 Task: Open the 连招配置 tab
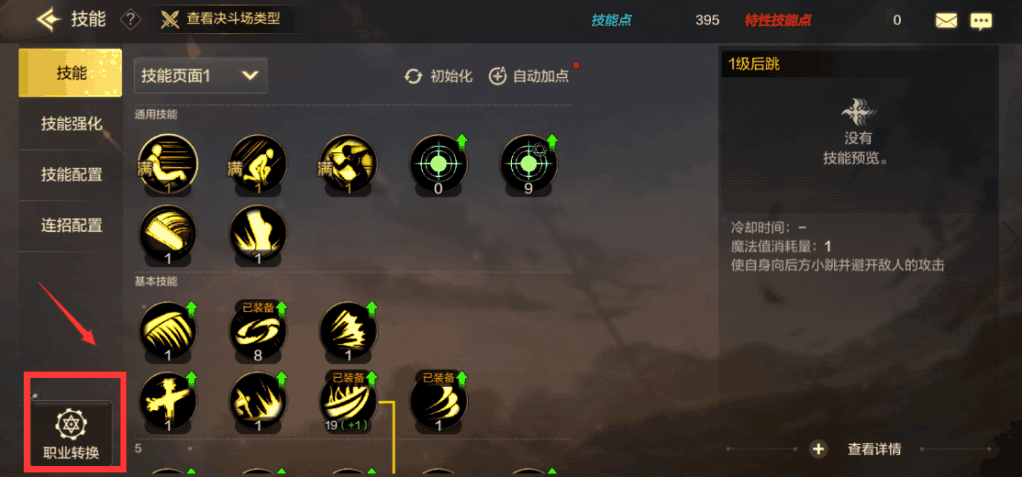click(x=71, y=226)
